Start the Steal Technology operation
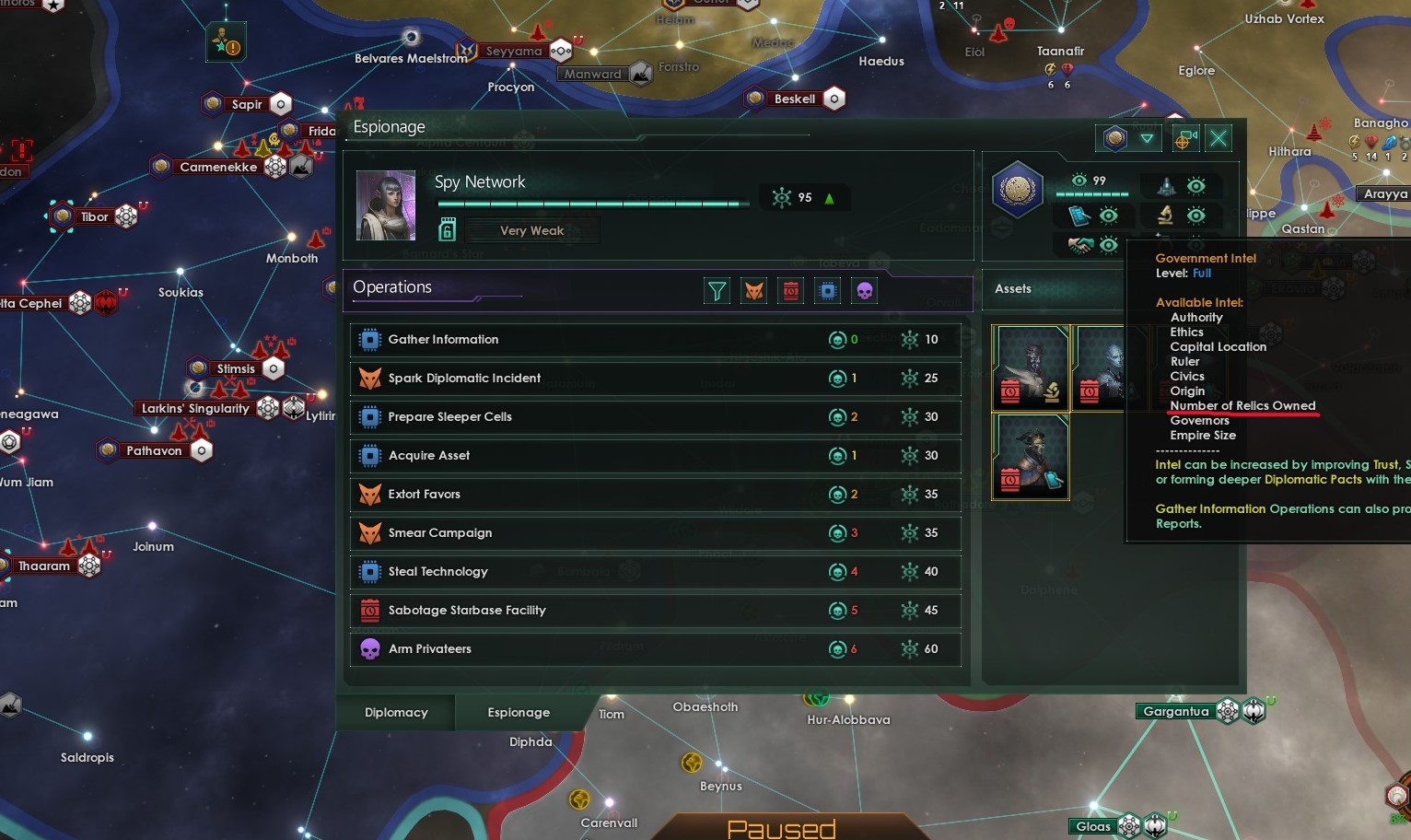This screenshot has width=1411, height=840. pos(645,571)
